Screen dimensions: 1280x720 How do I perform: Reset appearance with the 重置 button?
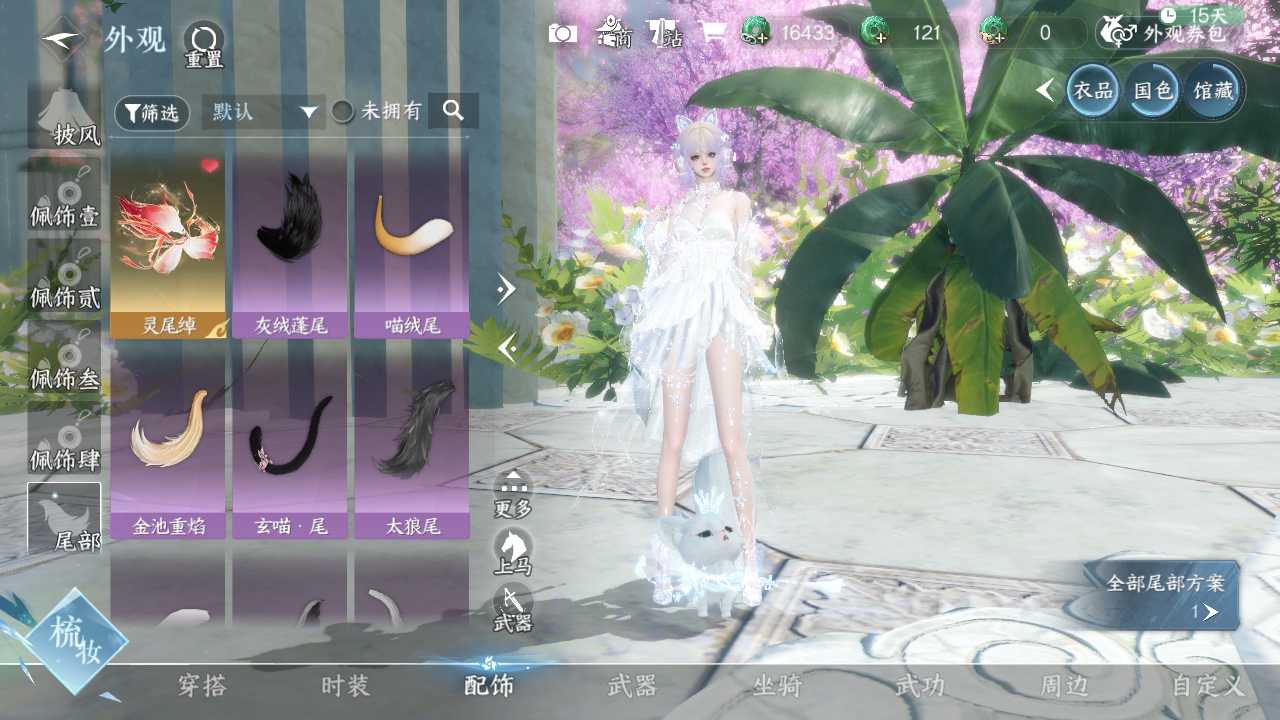204,44
